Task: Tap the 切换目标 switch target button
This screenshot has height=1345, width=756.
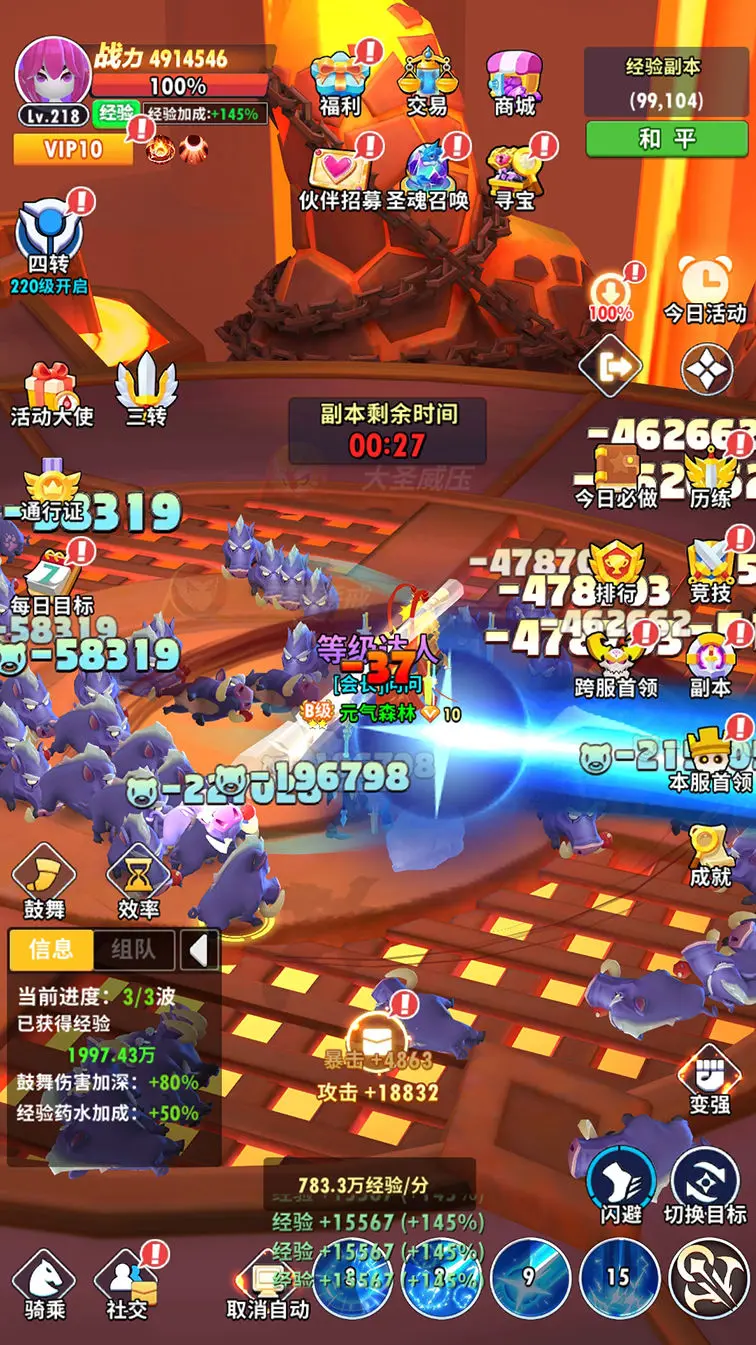Action: click(705, 1185)
